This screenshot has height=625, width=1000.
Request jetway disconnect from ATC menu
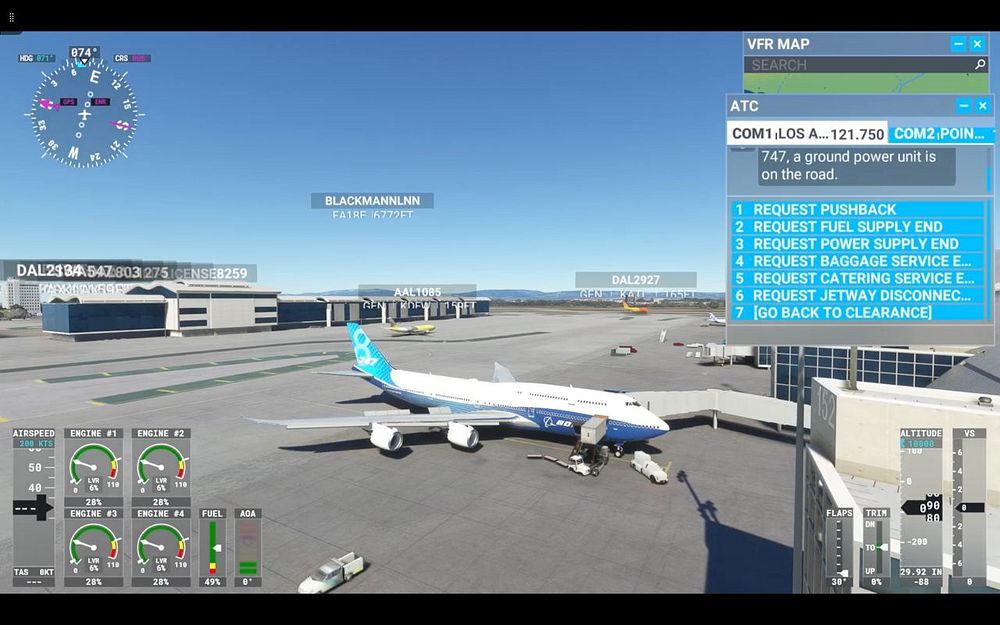click(858, 295)
